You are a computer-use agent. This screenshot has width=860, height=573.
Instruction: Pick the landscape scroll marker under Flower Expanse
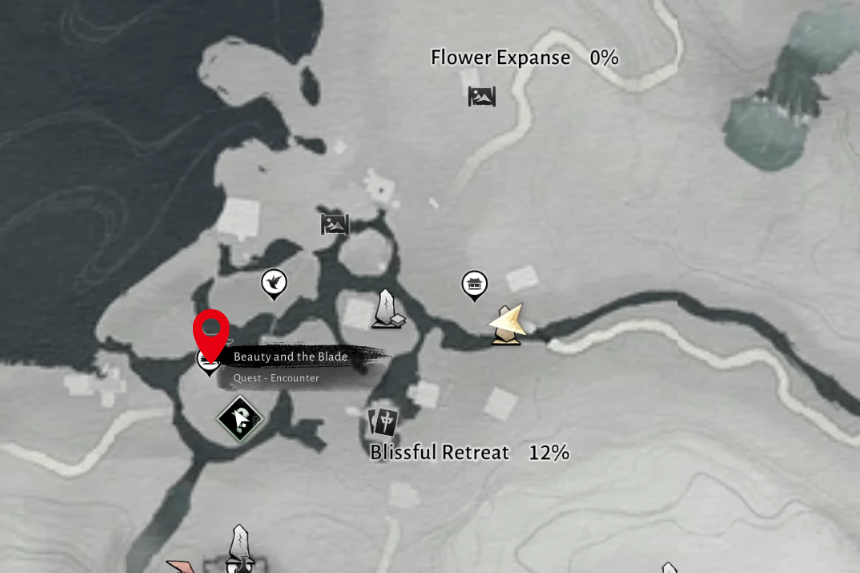[x=482, y=96]
